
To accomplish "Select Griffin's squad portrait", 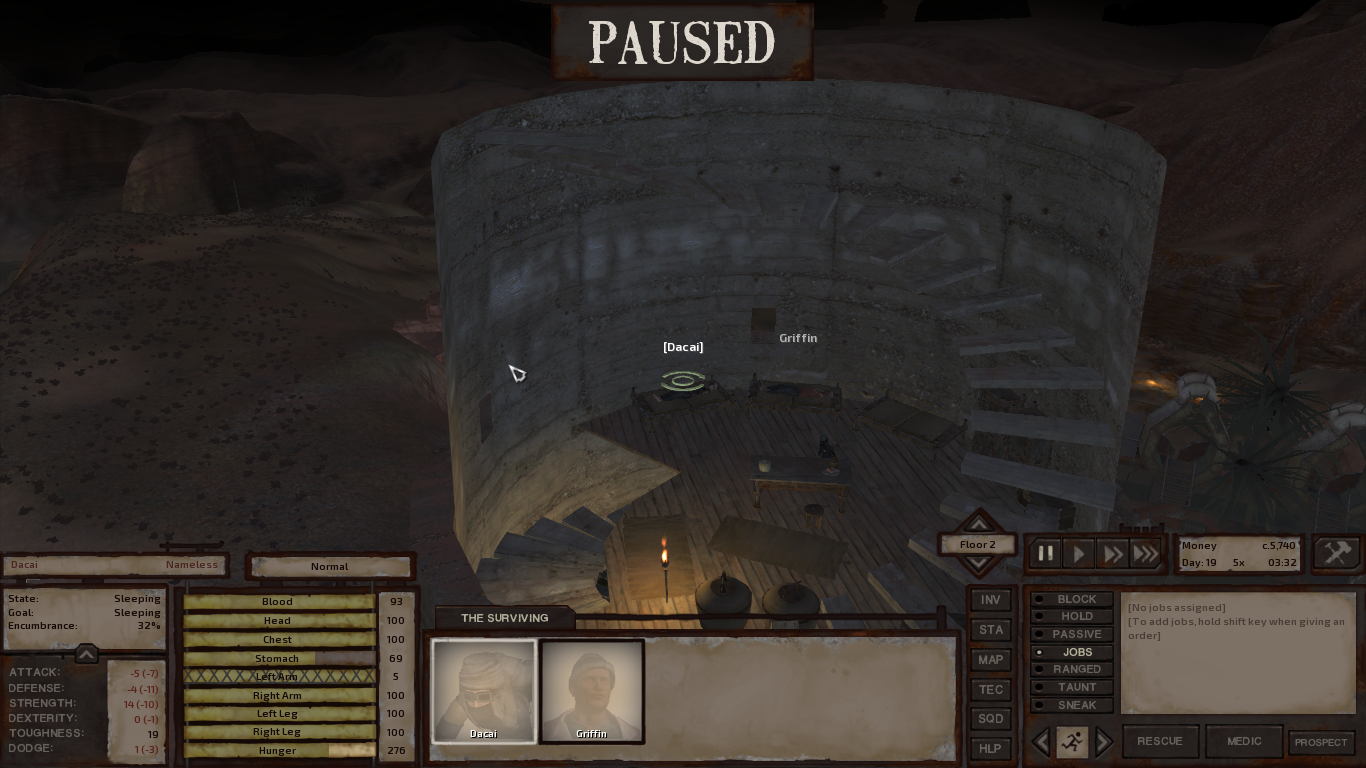I will pyautogui.click(x=591, y=691).
